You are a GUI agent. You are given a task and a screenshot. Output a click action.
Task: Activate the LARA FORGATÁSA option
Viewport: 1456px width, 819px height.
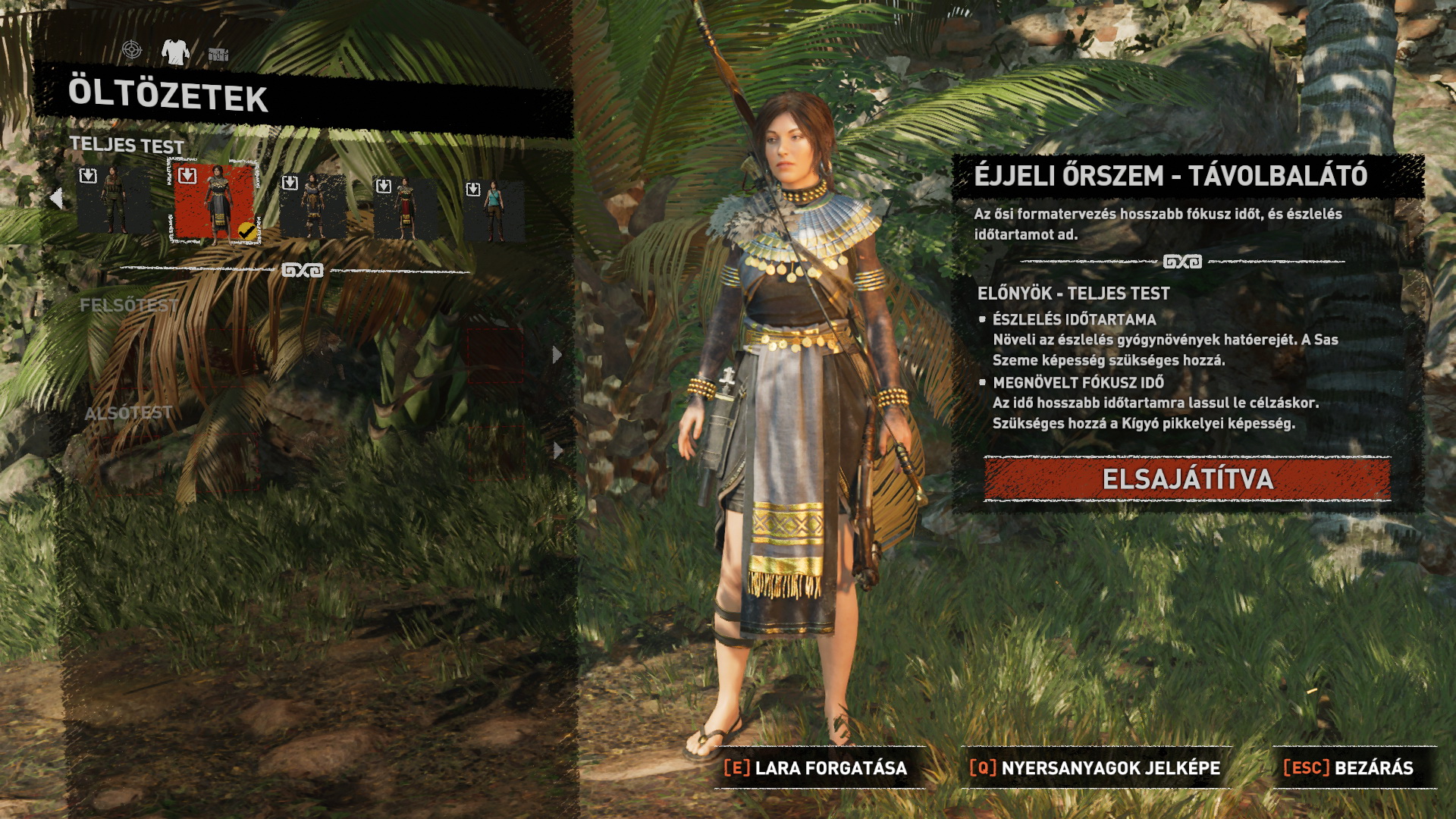(816, 768)
